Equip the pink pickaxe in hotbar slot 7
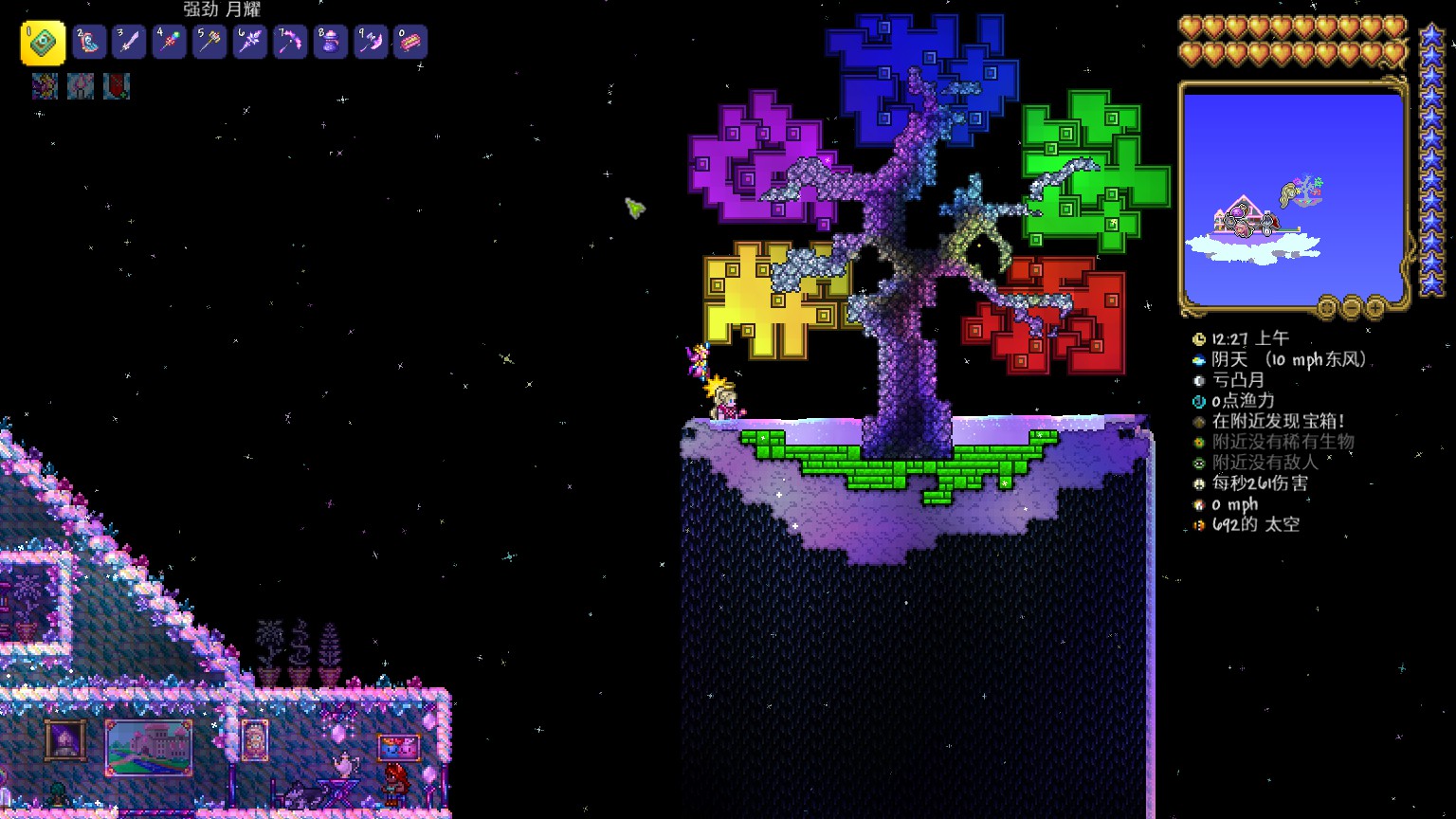Image resolution: width=1456 pixels, height=819 pixels. (290, 43)
